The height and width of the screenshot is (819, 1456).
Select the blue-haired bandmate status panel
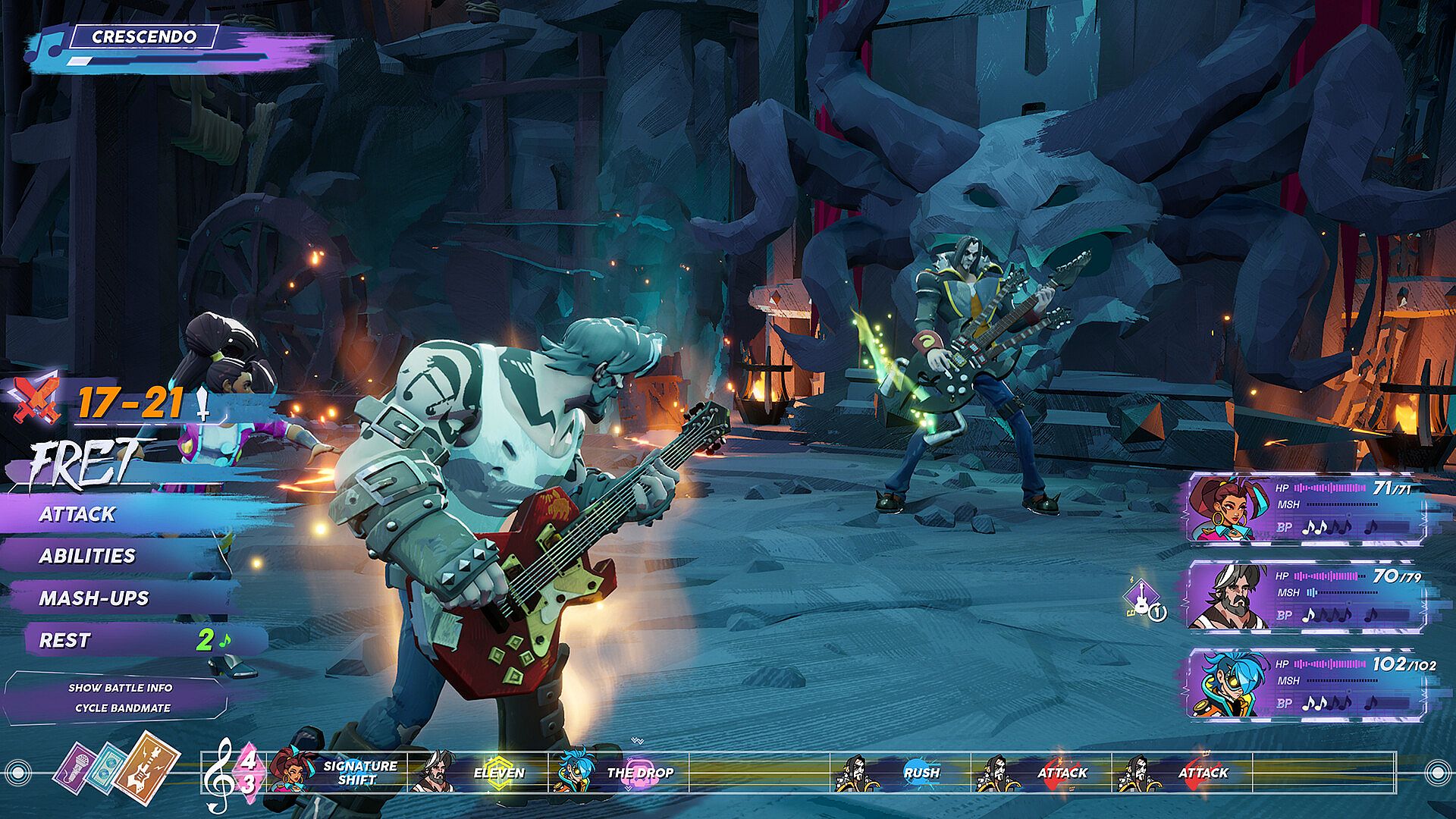click(1304, 684)
